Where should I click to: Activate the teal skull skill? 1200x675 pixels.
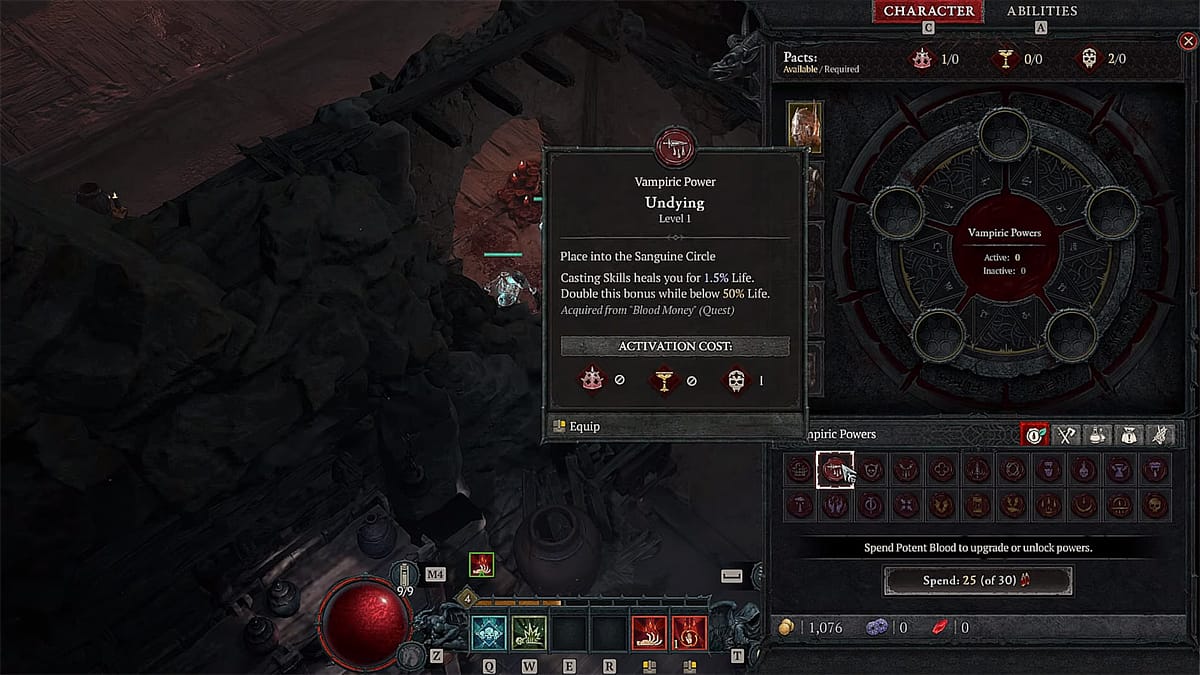[490, 634]
